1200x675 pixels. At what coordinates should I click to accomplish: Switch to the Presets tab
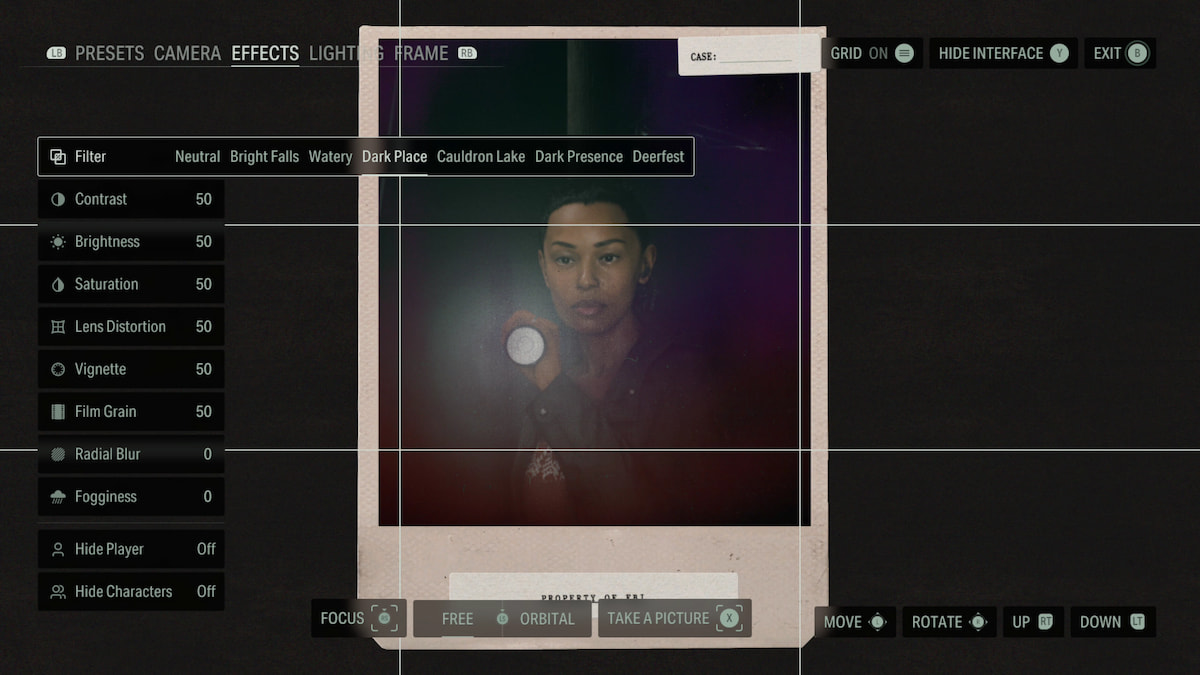point(109,53)
